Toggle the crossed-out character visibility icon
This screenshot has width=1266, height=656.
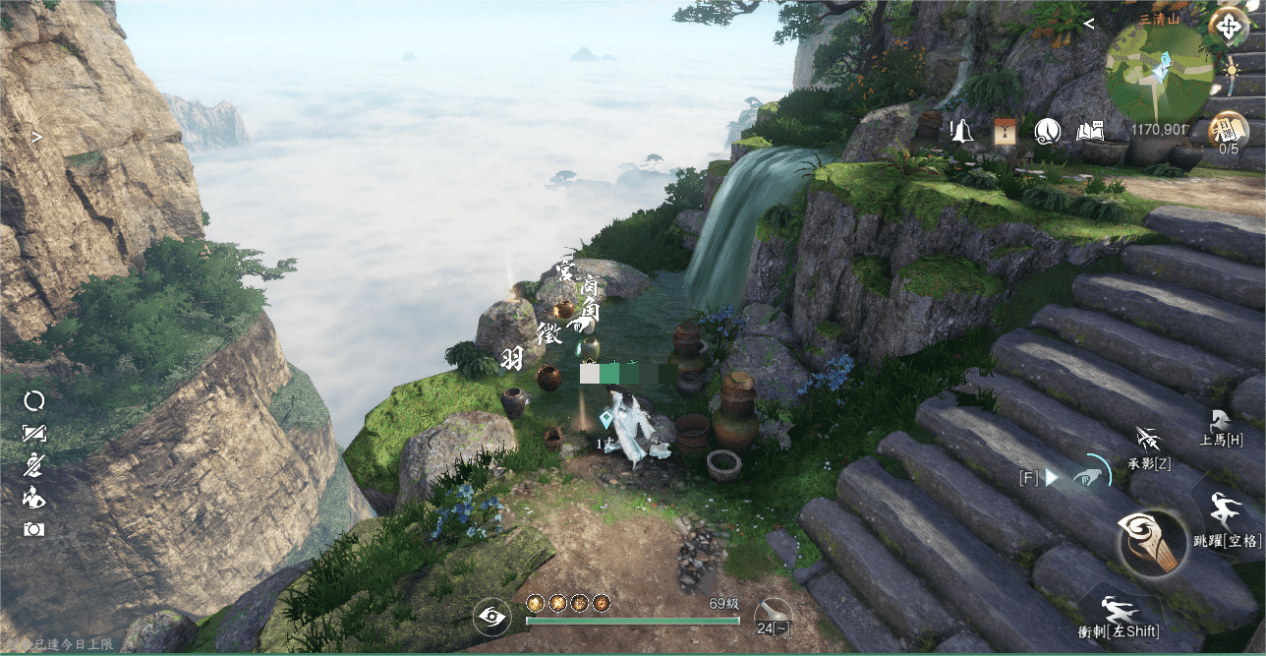click(34, 465)
